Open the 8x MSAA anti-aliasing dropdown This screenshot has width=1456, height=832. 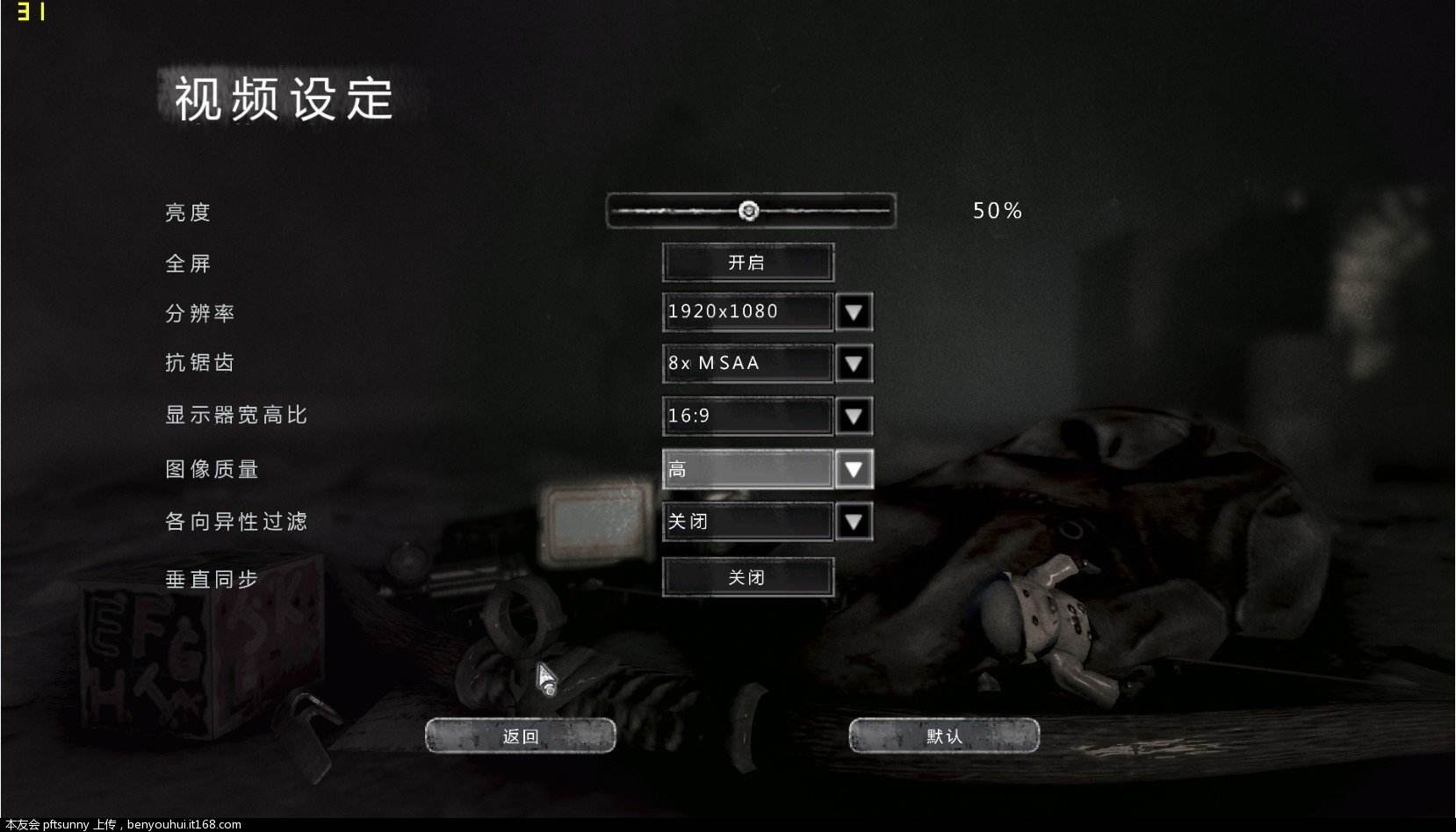coord(854,364)
